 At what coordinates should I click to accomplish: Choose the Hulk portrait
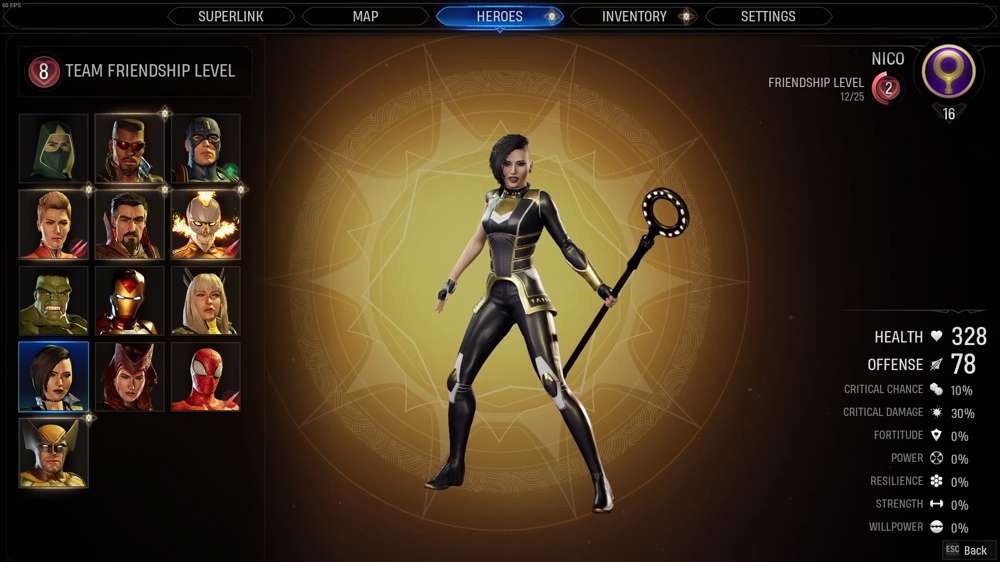[54, 301]
